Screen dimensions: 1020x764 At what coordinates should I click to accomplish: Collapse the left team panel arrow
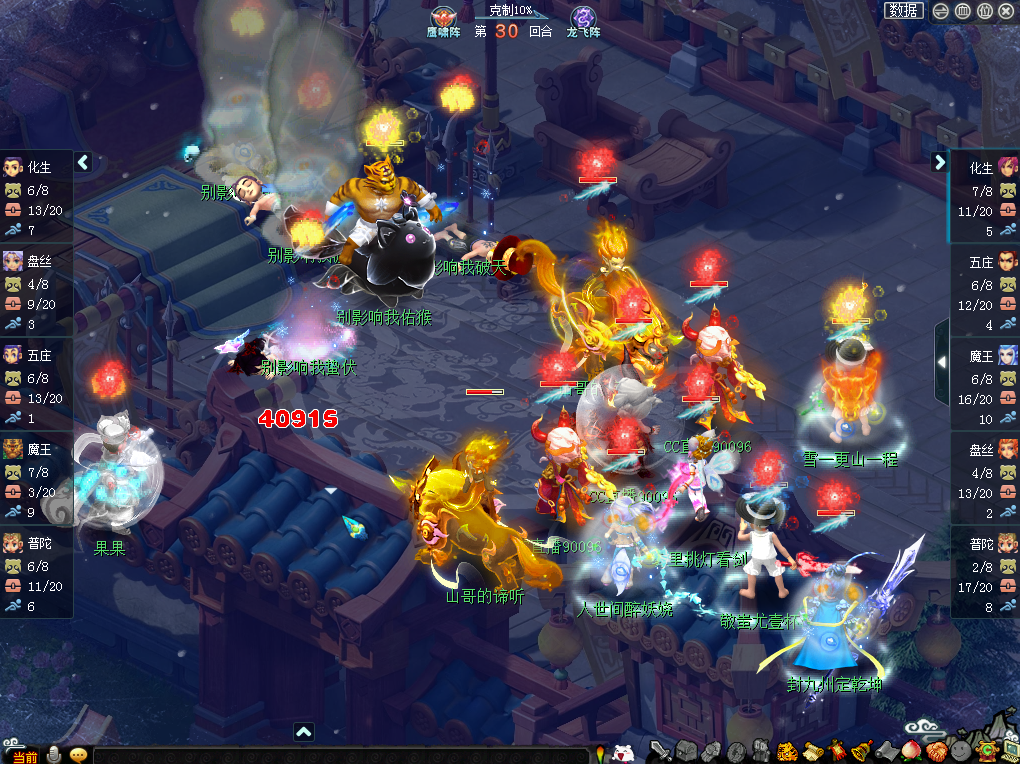click(x=84, y=162)
